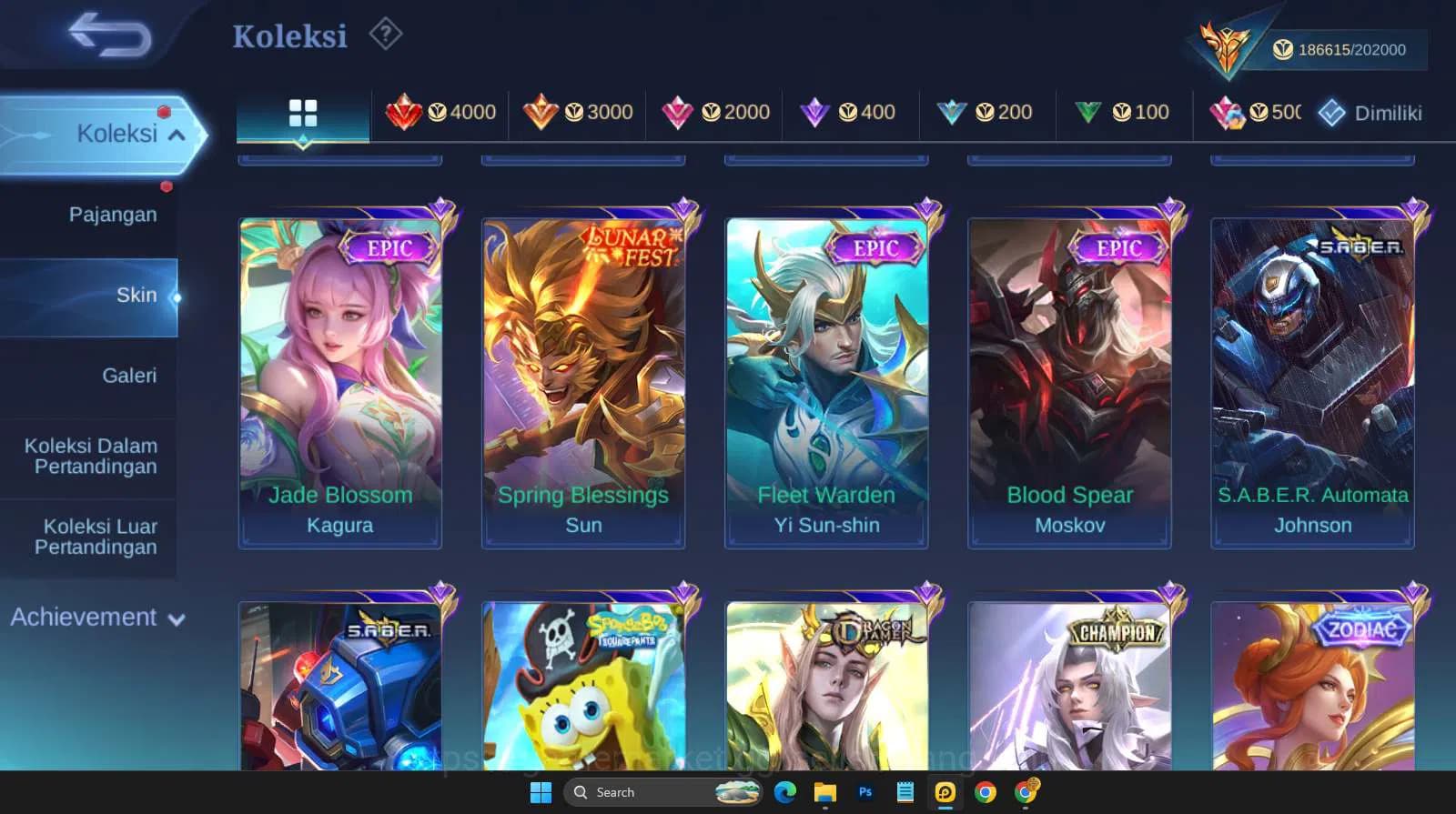Select the red 4000 token price filter
The width and height of the screenshot is (1456, 814).
pyautogui.click(x=443, y=113)
